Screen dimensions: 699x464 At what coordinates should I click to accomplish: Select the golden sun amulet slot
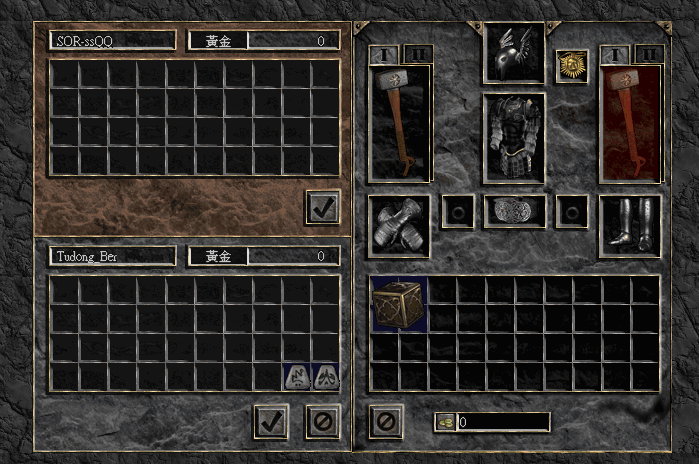[x=570, y=67]
